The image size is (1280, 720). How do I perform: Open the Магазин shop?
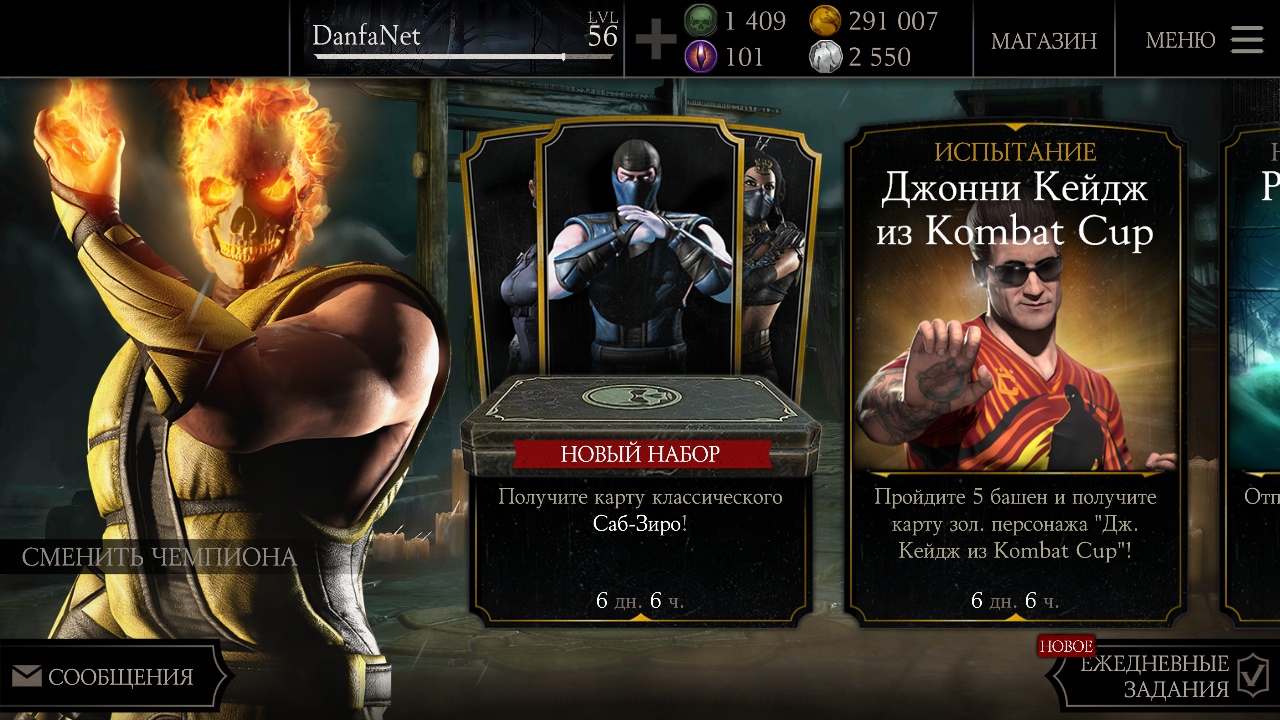[1043, 40]
